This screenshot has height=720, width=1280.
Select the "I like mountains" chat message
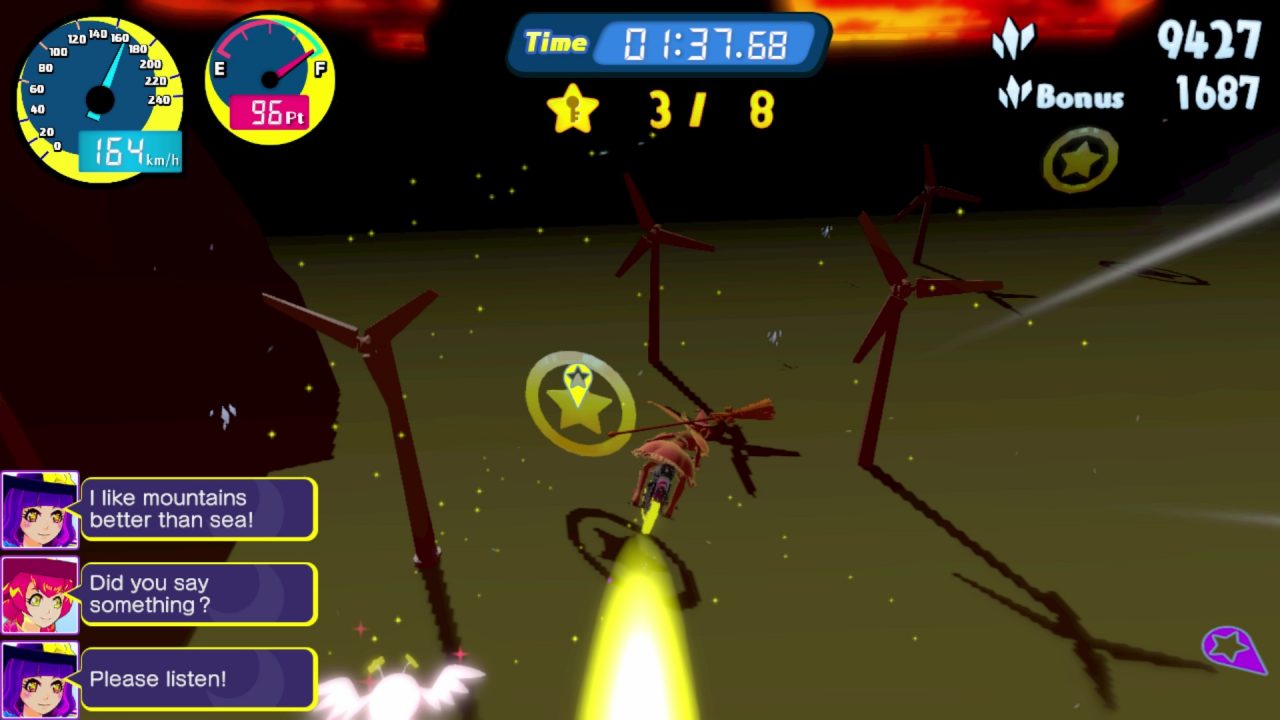[198, 509]
